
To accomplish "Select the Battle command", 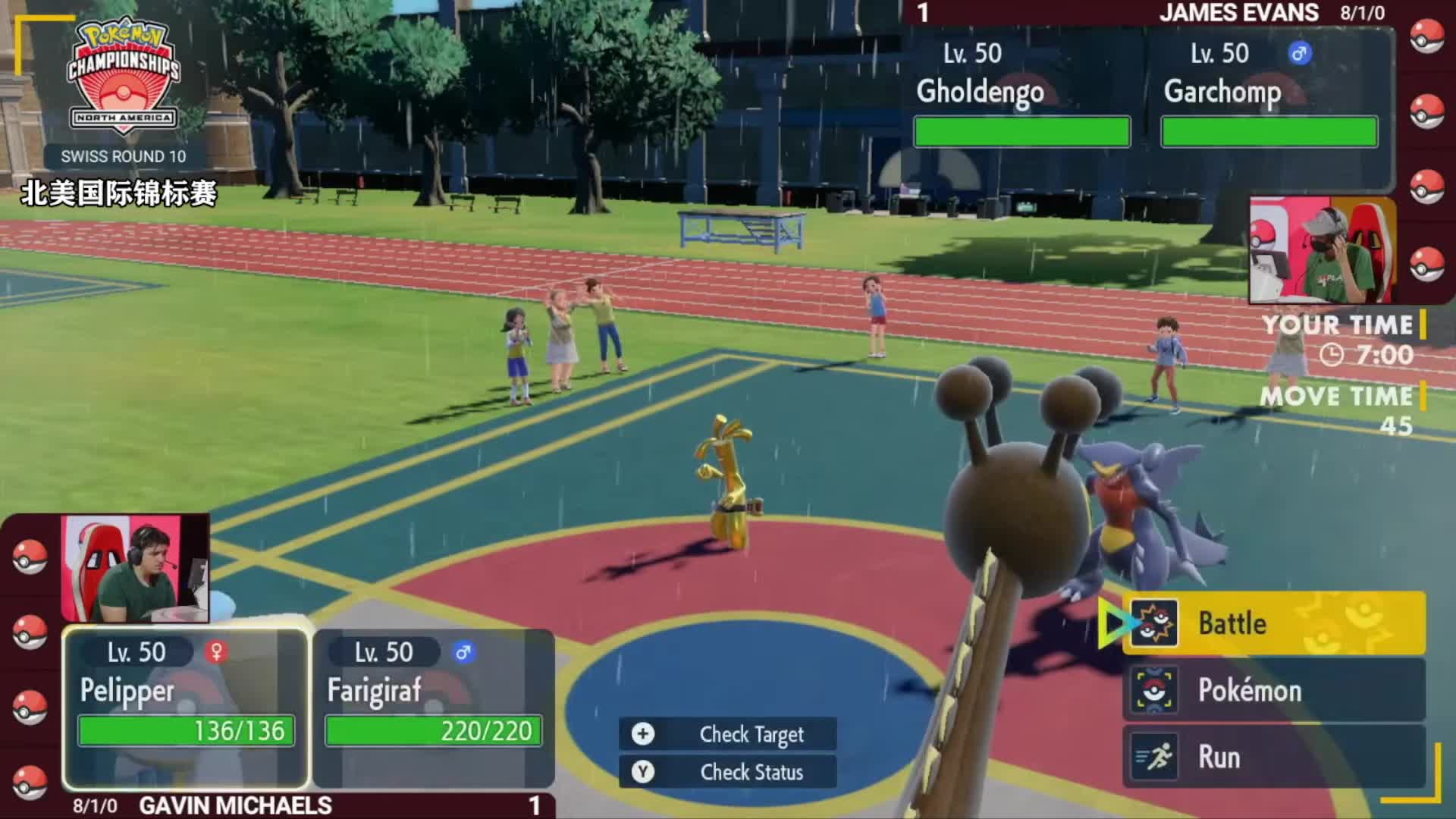I will point(1274,623).
